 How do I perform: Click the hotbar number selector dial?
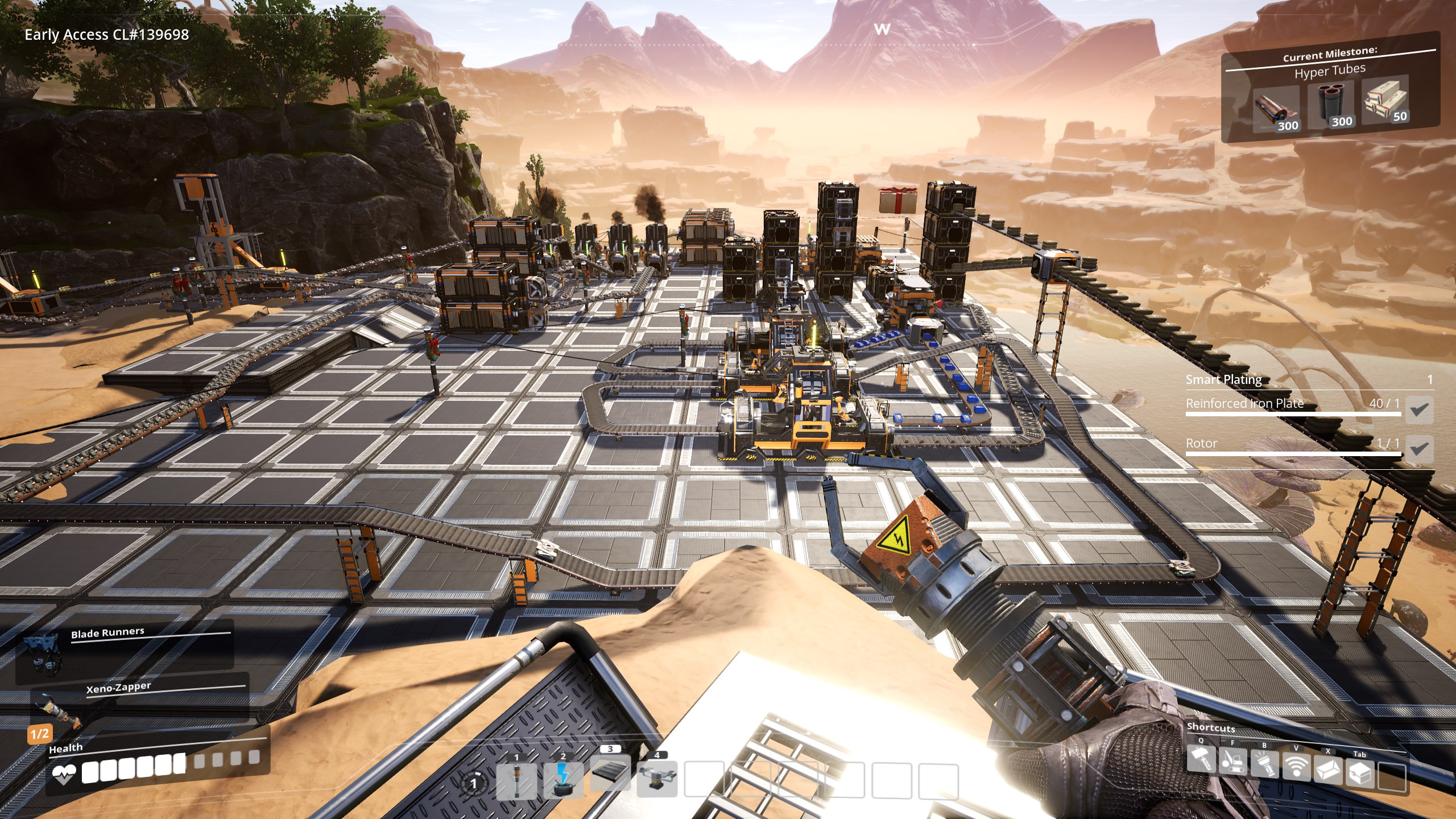click(473, 783)
